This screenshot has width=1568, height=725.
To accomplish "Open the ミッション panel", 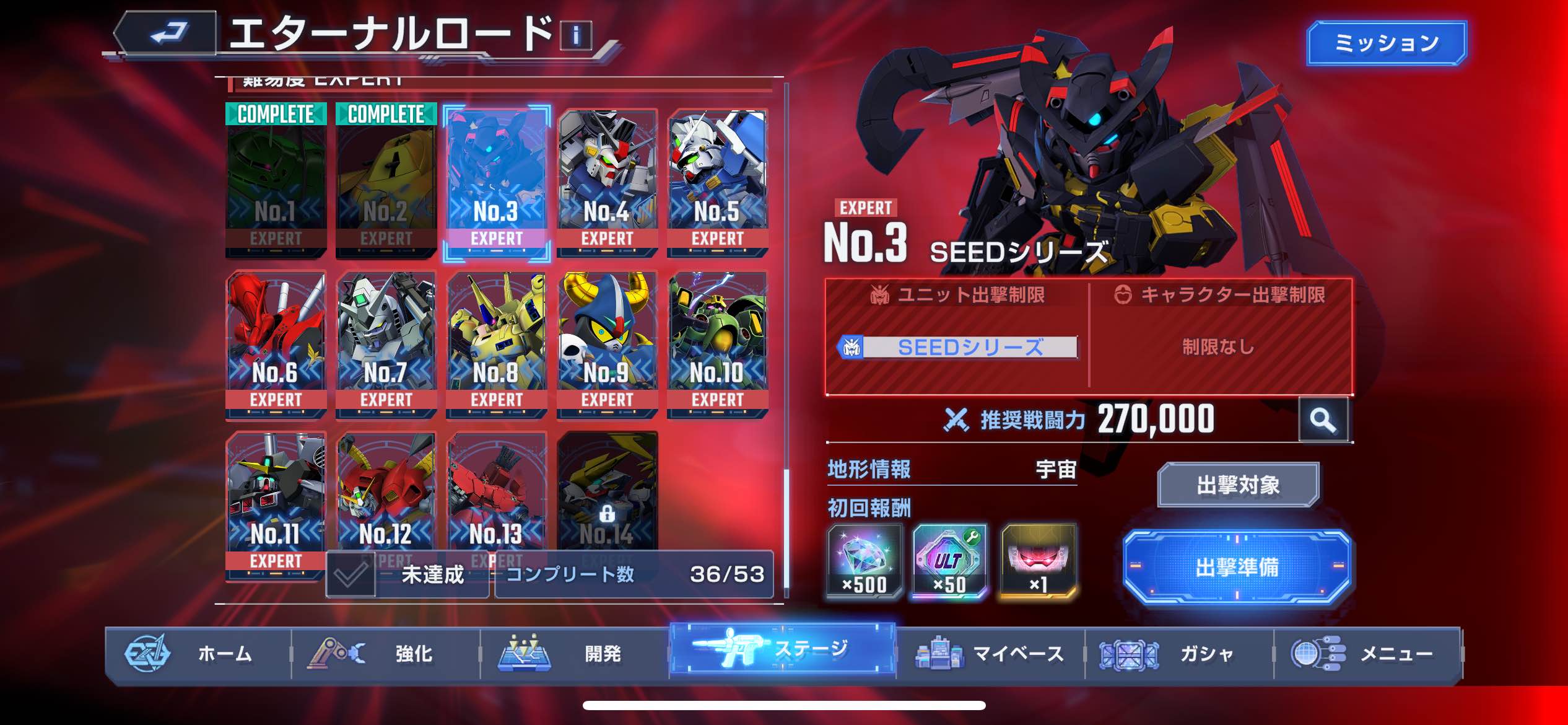I will [1386, 43].
